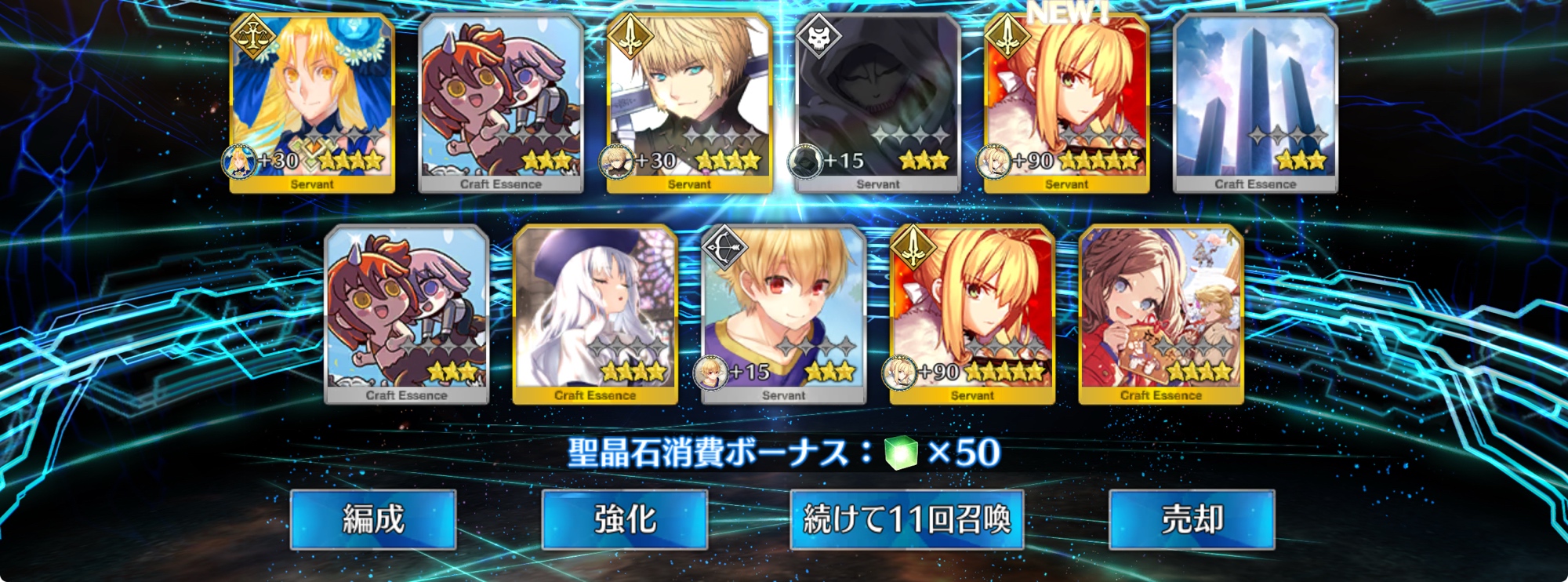Choose the red-eyed Archer boy servant card
This screenshot has width=1568, height=582.
784,315
